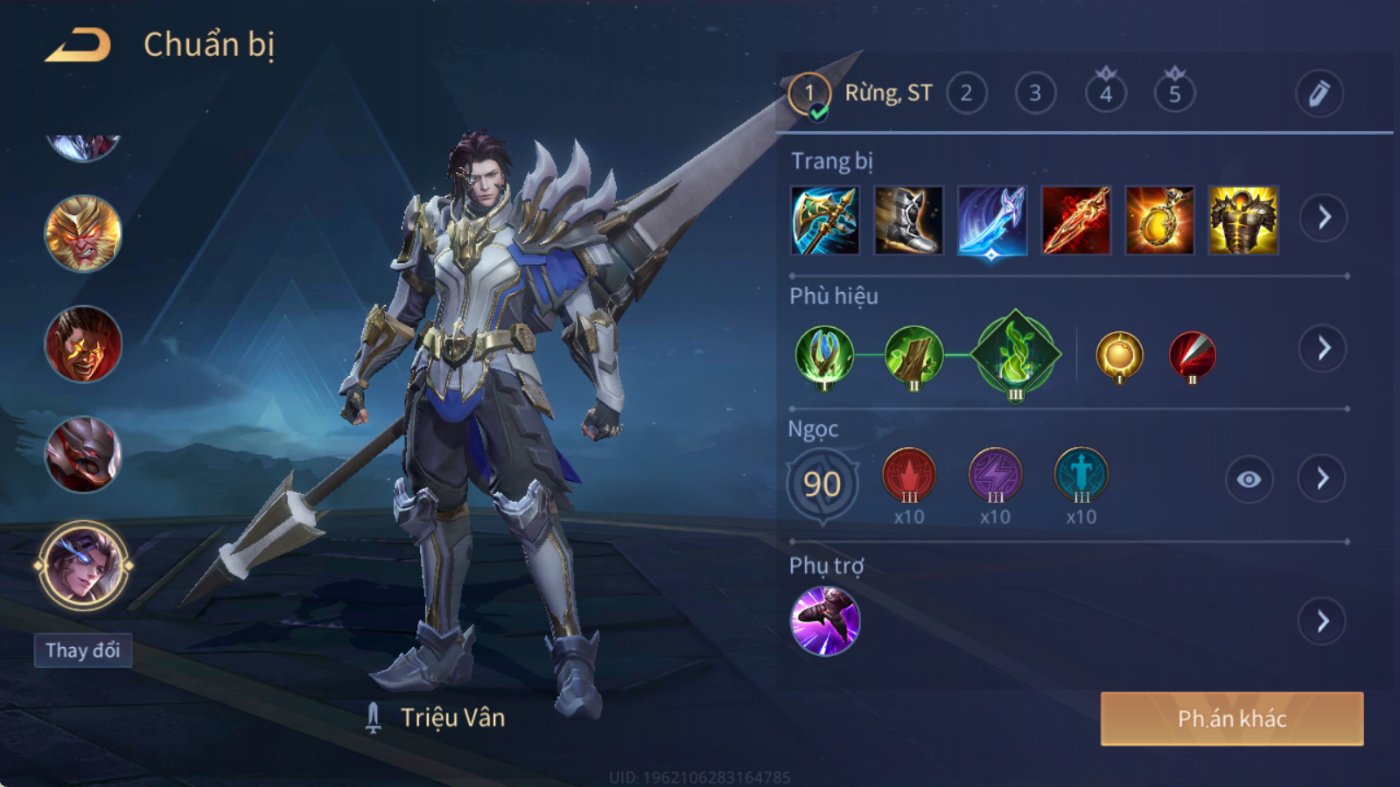Open the Phù hiệu badge details arrow
Screen dimensions: 1400x787
tap(1323, 348)
